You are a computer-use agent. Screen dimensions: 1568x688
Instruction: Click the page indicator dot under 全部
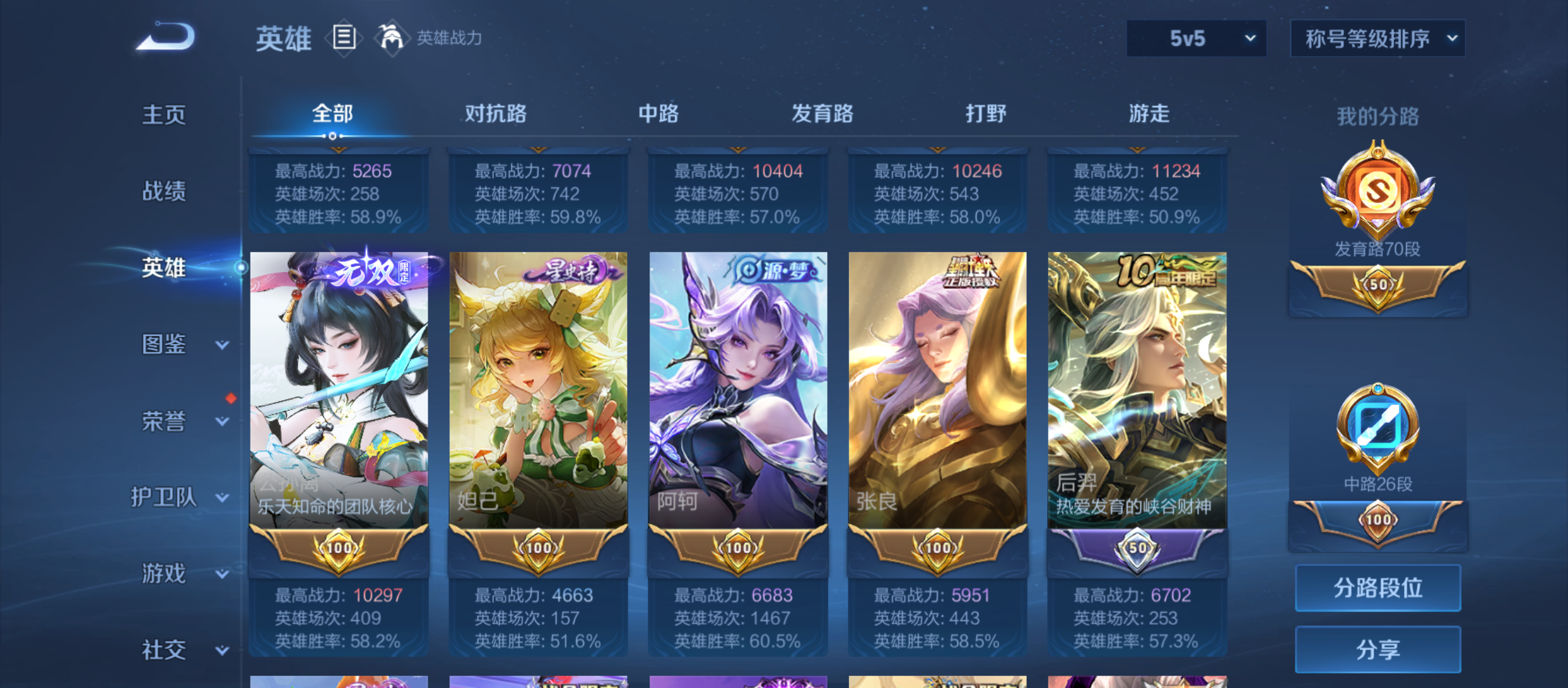[332, 136]
